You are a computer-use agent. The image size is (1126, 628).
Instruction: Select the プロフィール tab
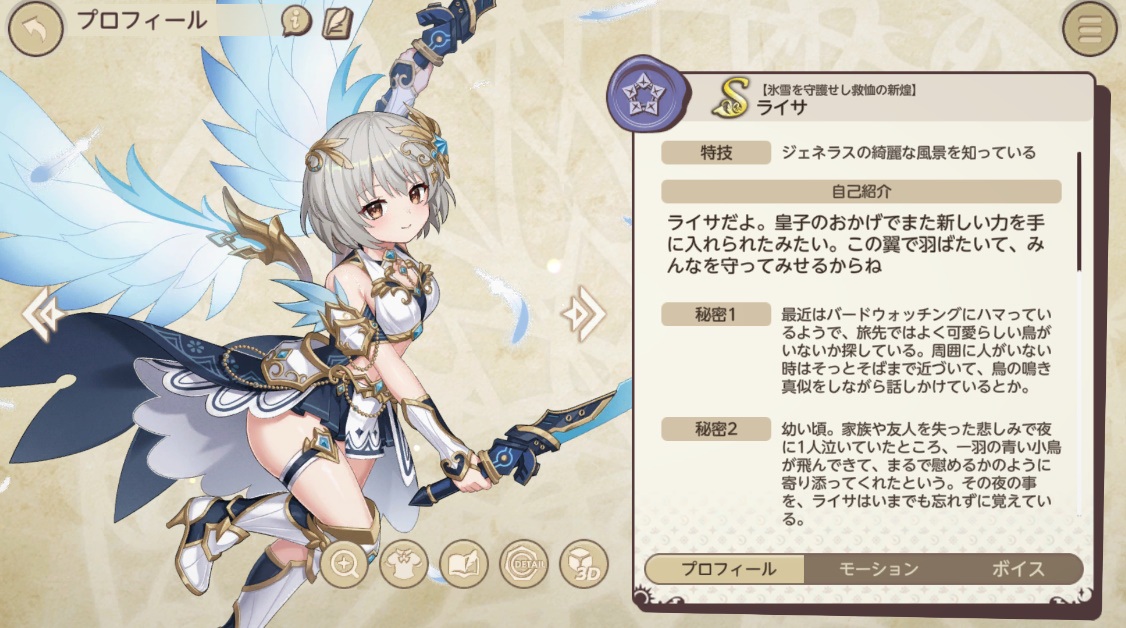[727, 569]
